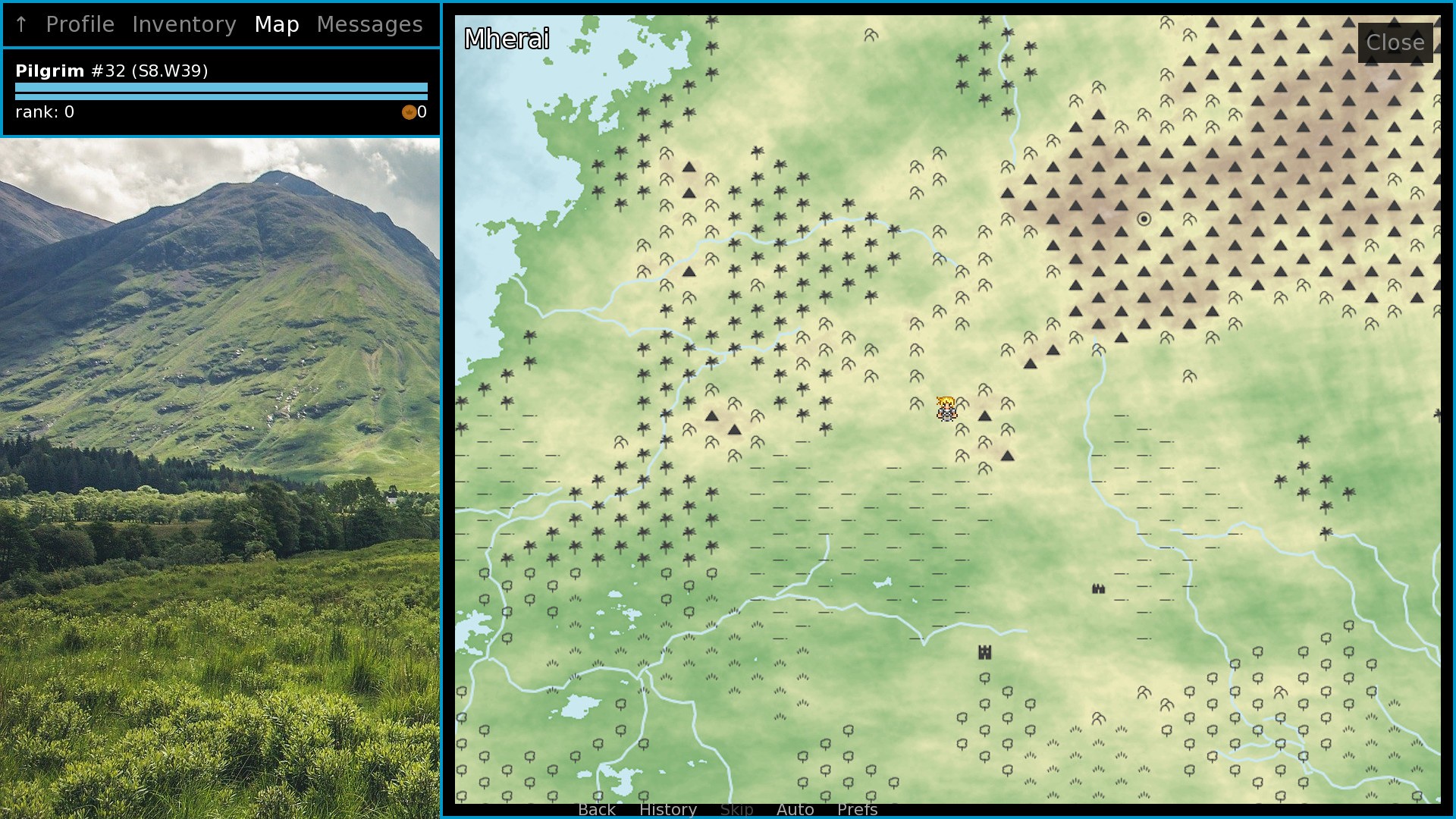This screenshot has height=819, width=1456.
Task: Open the History view
Action: click(667, 810)
